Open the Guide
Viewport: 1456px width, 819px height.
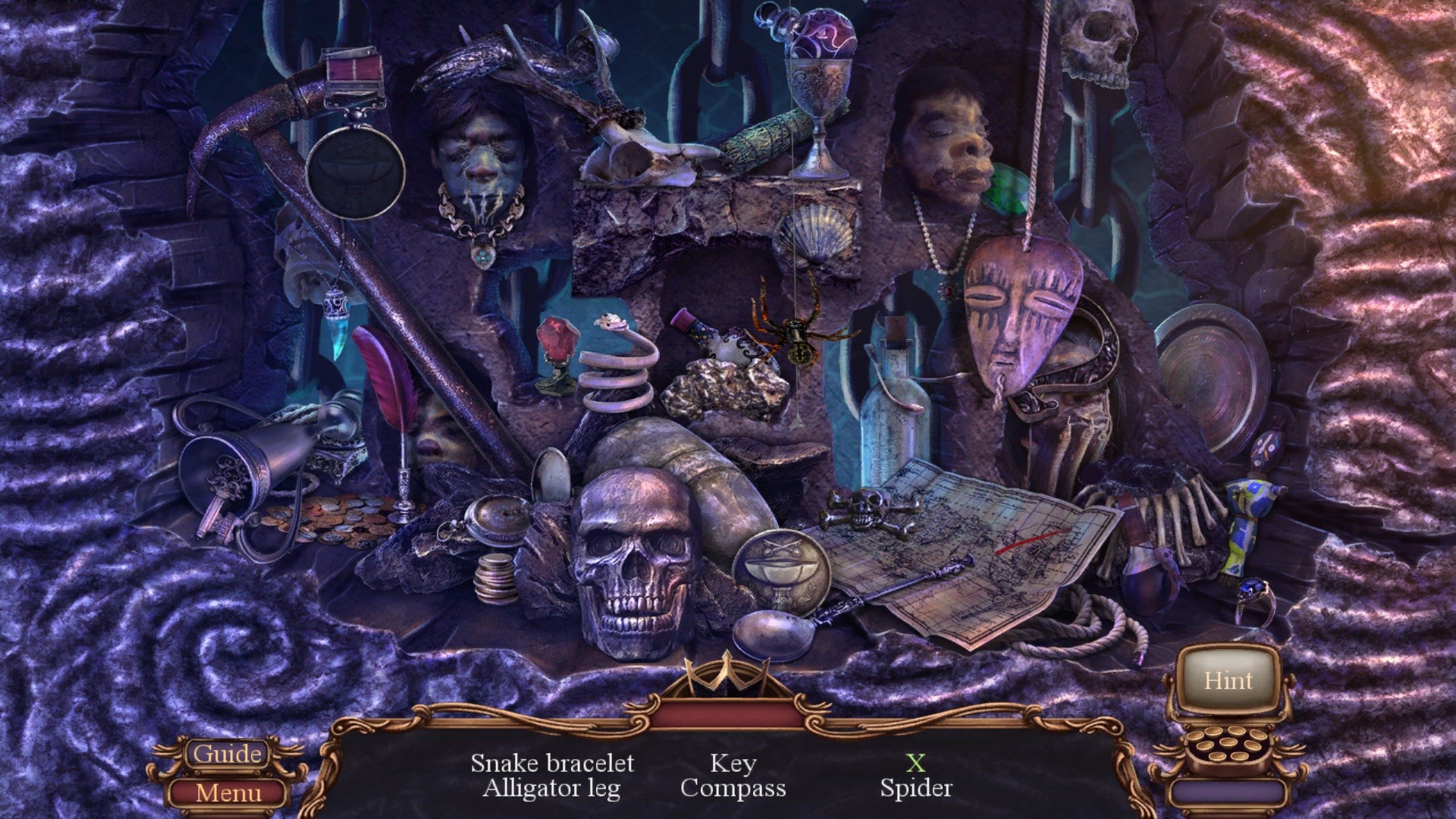[x=227, y=753]
